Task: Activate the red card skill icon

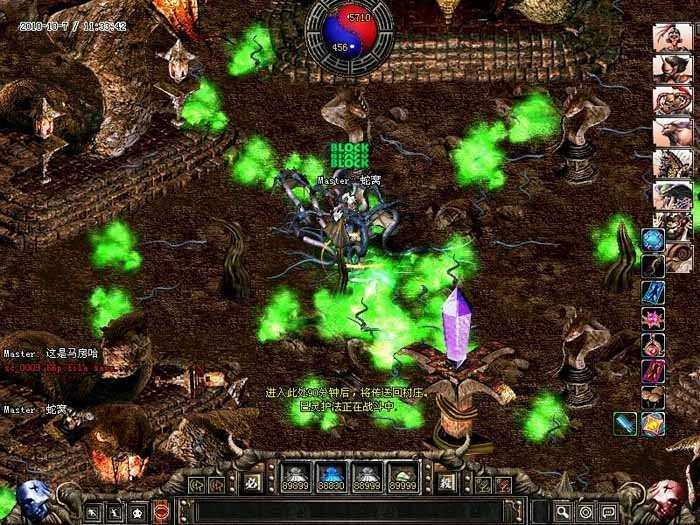Action: pyautogui.click(x=653, y=371)
